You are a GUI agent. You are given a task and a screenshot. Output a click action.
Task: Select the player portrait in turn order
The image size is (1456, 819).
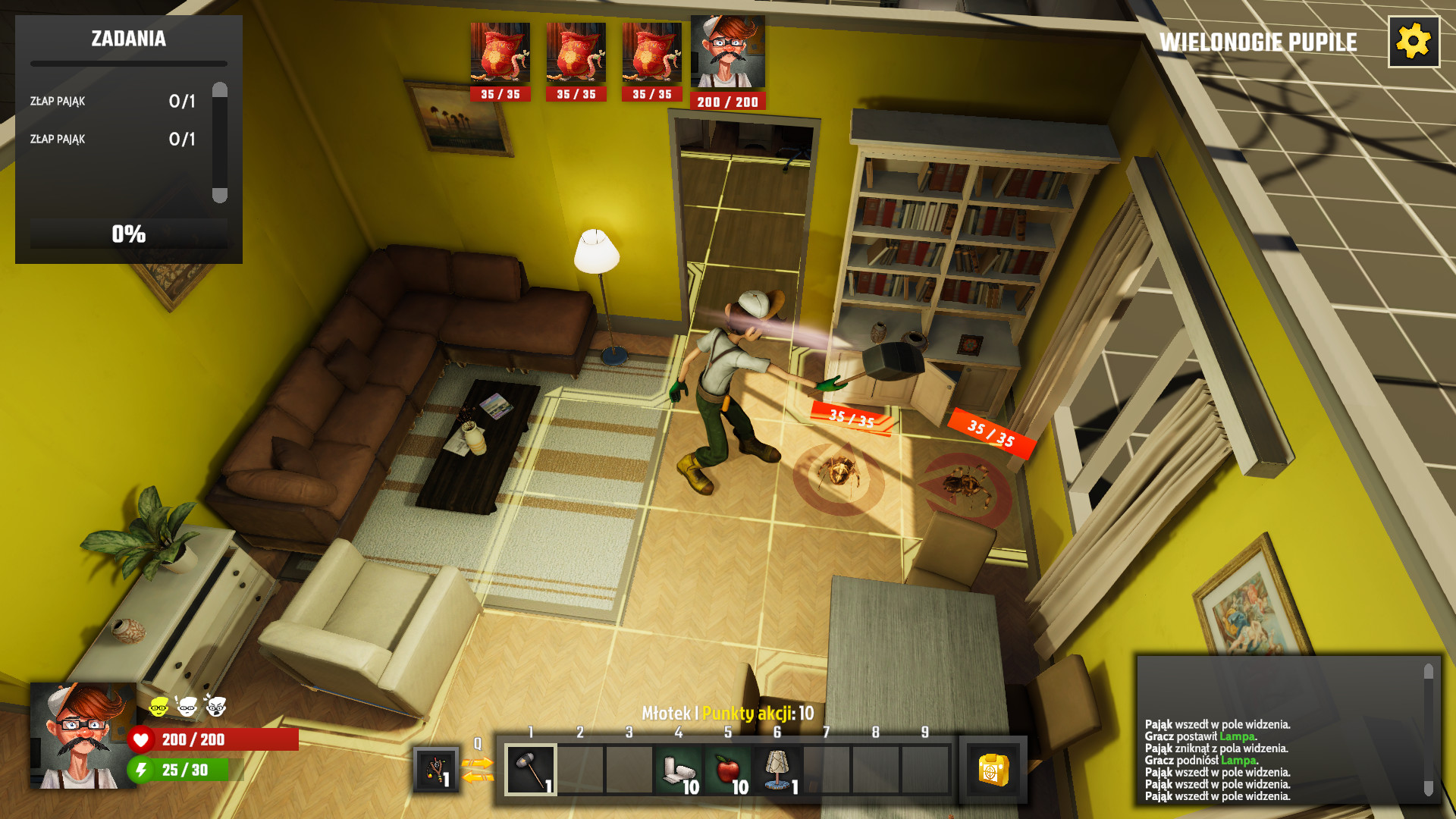point(727,53)
